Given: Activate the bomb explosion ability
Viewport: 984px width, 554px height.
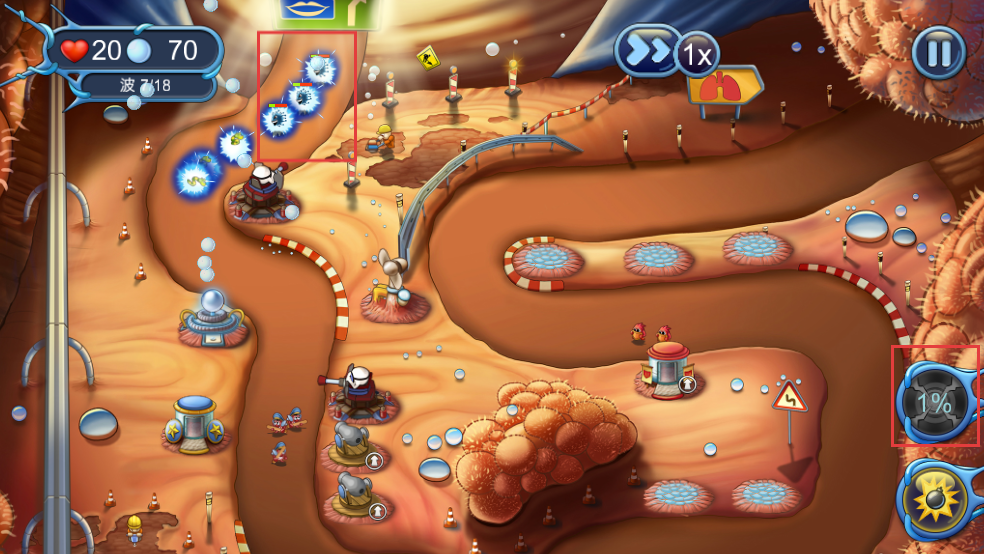Looking at the screenshot, I should [x=937, y=498].
